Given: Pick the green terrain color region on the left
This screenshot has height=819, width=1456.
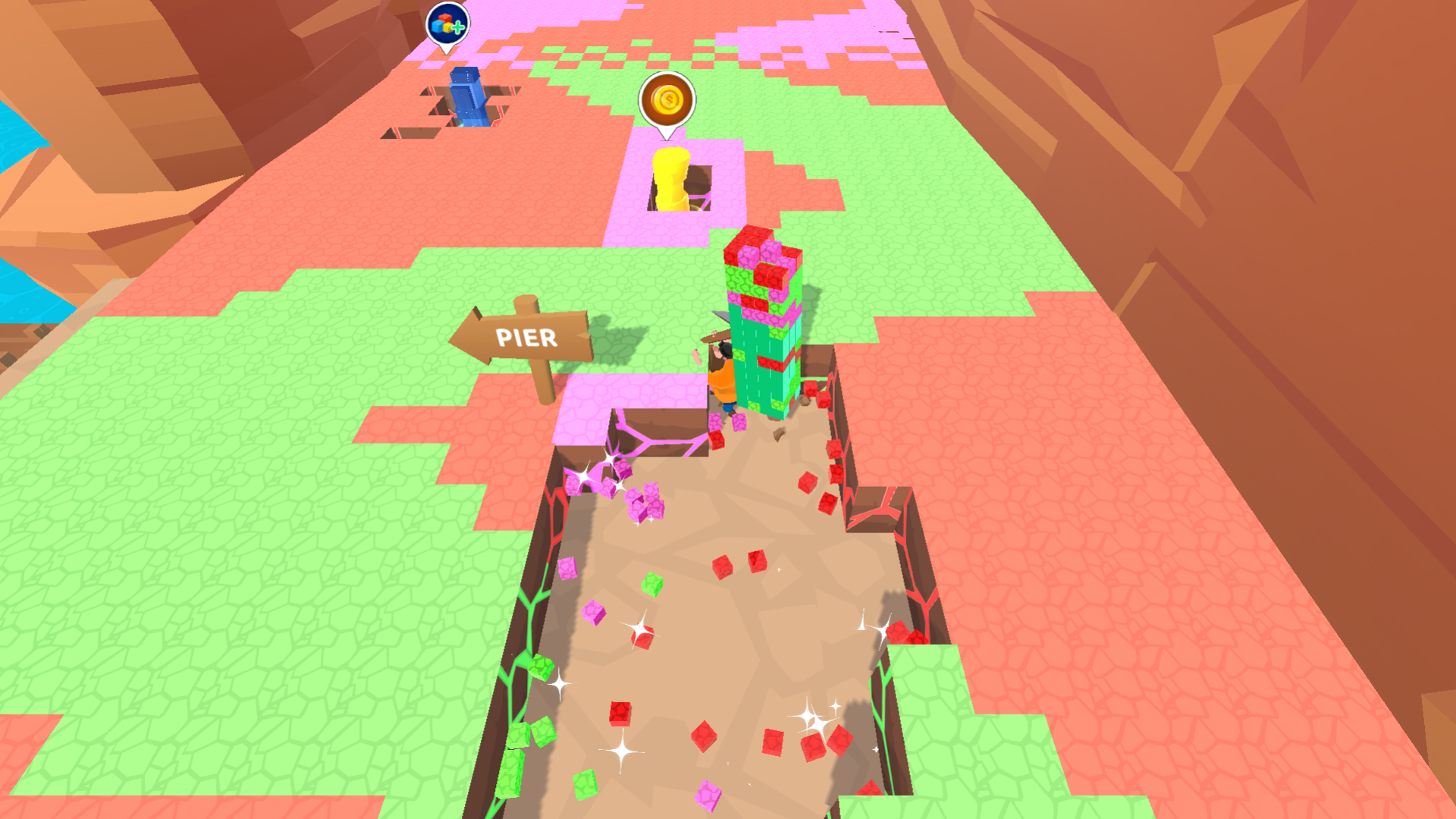Looking at the screenshot, I should pyautogui.click(x=227, y=531).
